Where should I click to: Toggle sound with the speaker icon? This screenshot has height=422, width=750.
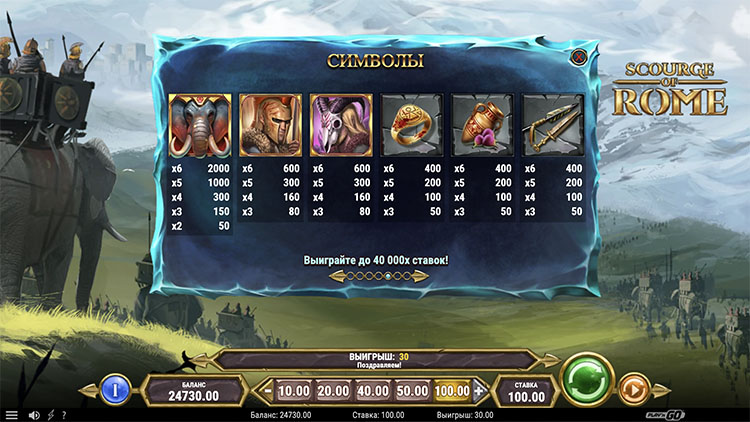click(x=33, y=415)
